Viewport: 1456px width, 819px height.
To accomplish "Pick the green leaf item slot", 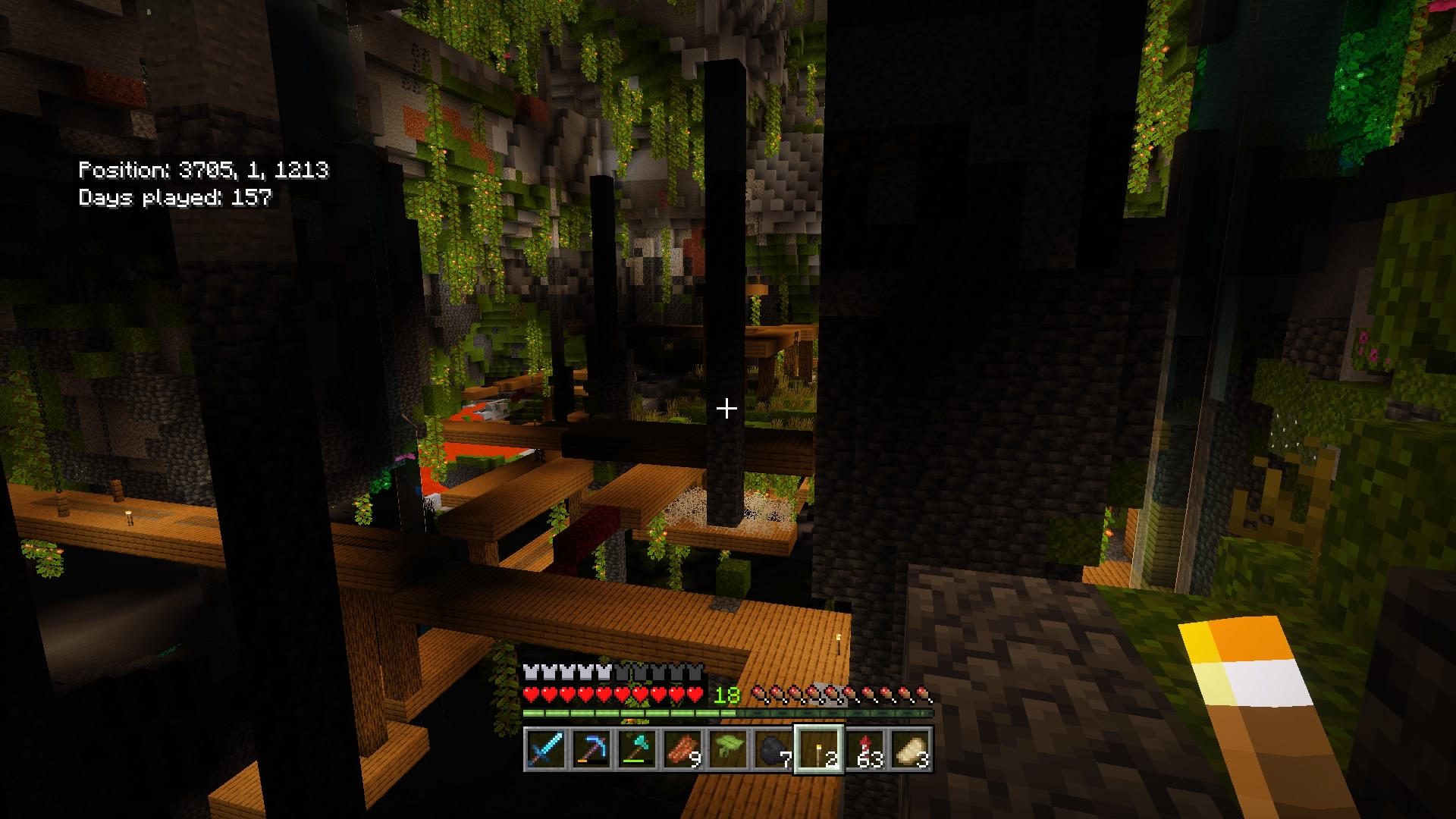I will coord(727,749).
